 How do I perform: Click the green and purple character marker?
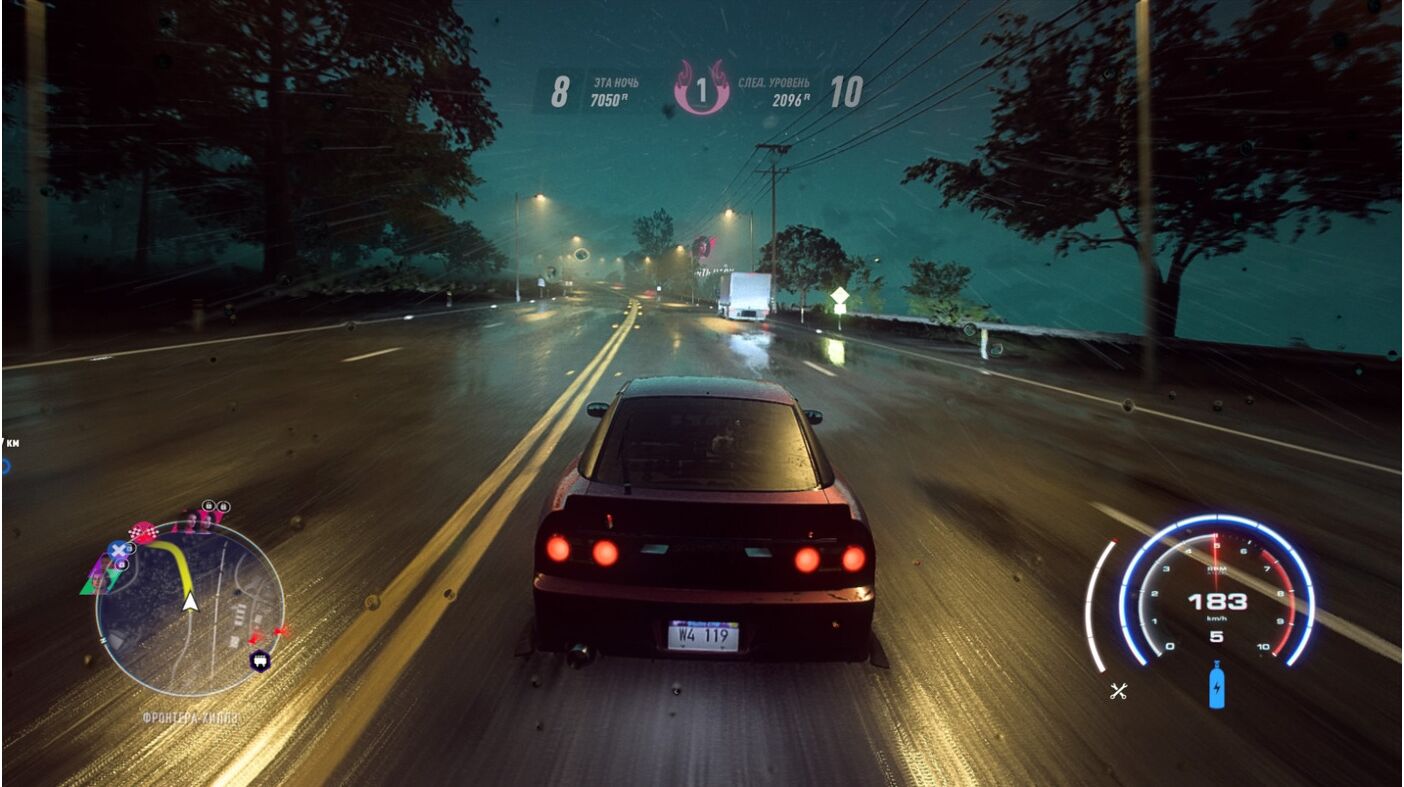[98, 578]
